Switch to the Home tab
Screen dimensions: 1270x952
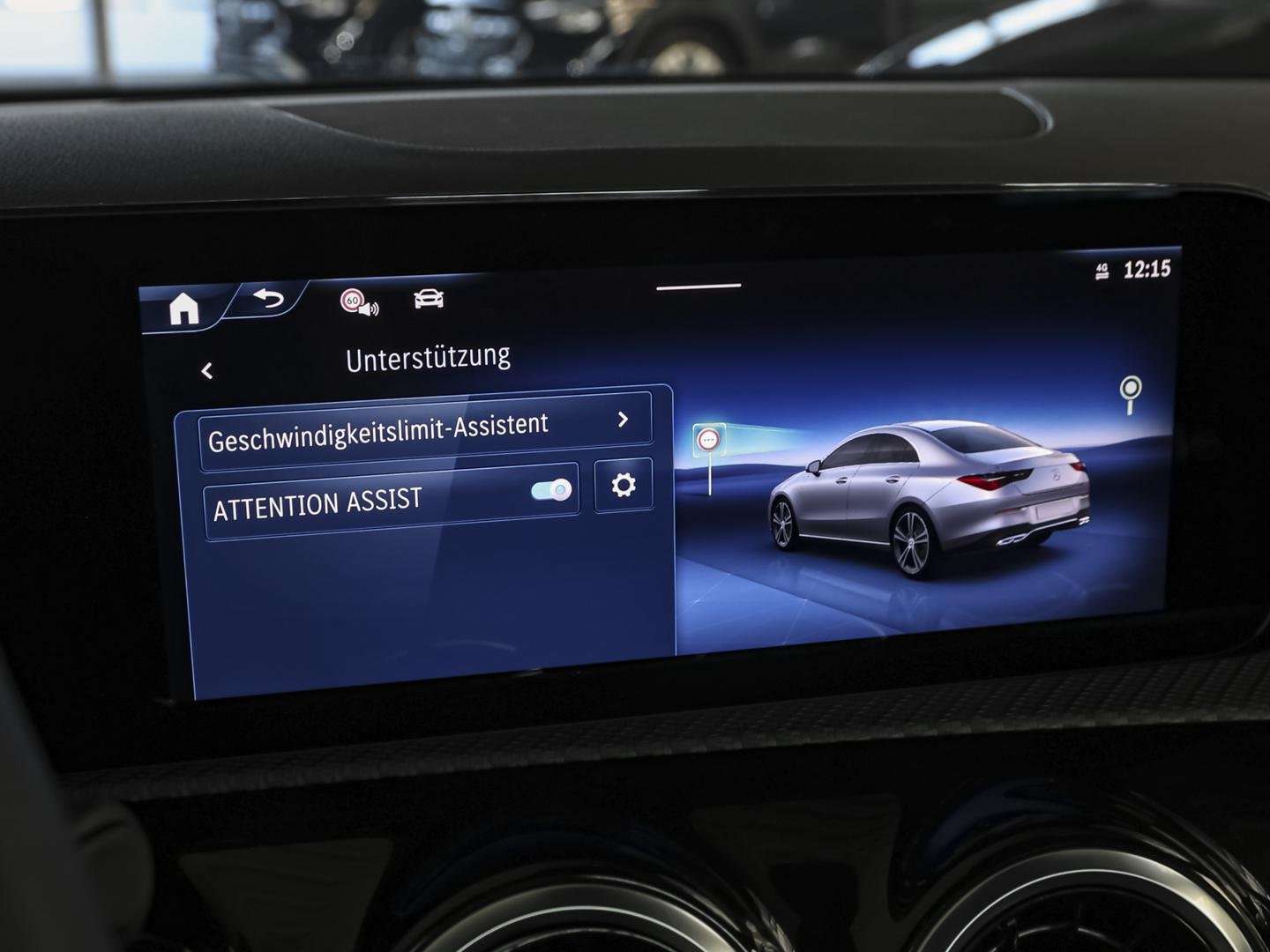[183, 306]
